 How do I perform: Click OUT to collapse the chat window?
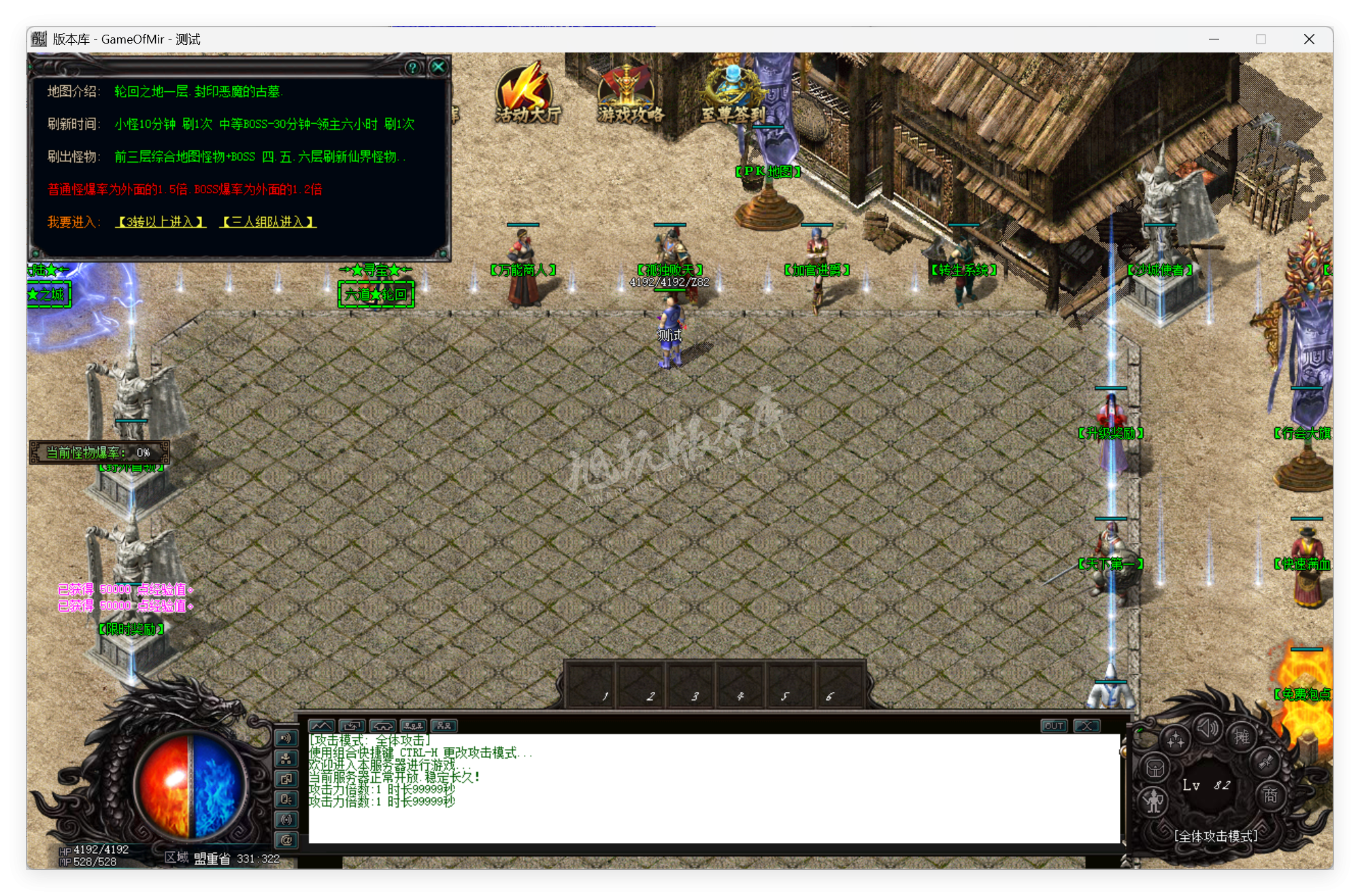pos(1054,726)
